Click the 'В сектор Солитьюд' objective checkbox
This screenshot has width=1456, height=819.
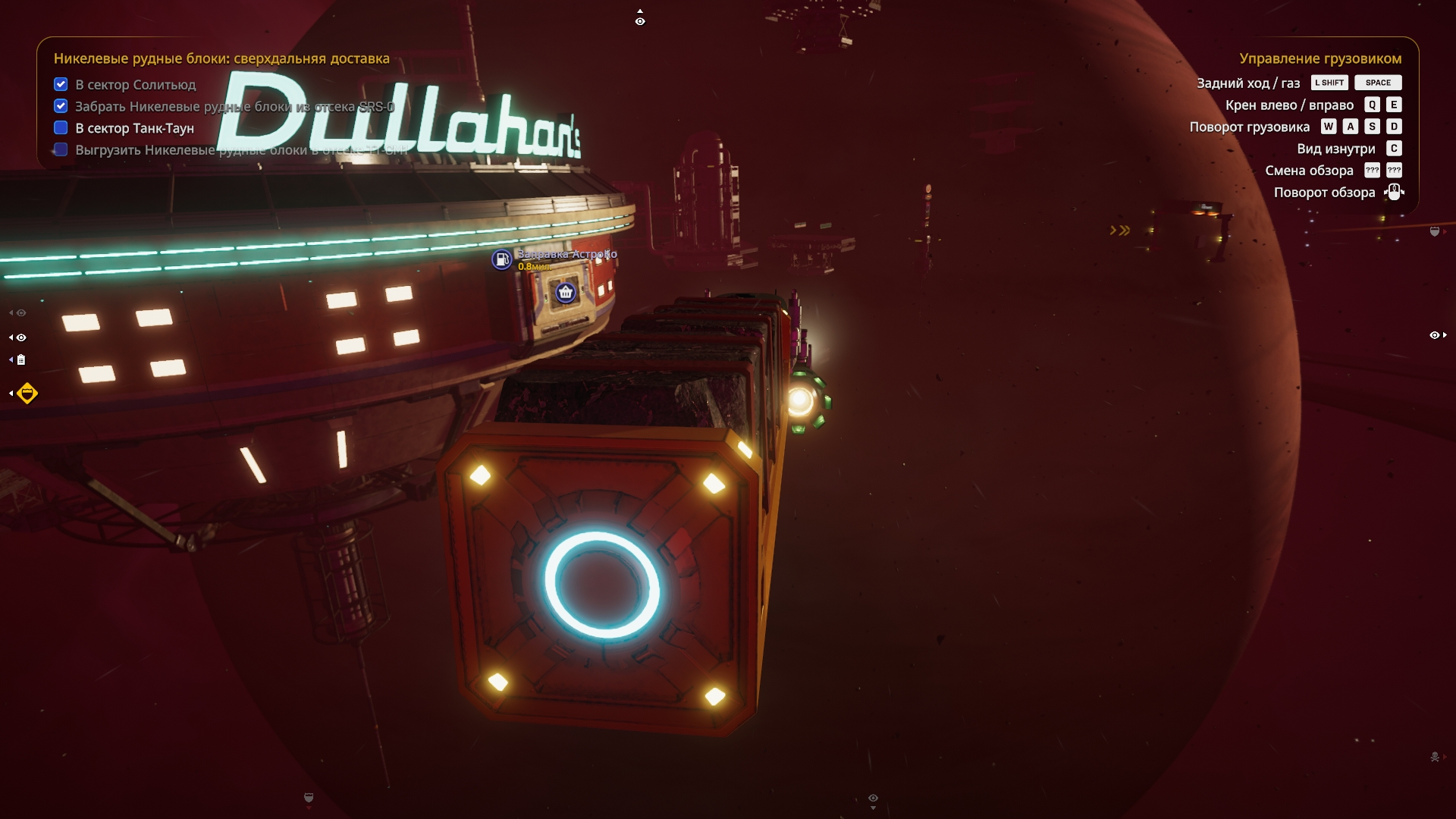tap(61, 84)
